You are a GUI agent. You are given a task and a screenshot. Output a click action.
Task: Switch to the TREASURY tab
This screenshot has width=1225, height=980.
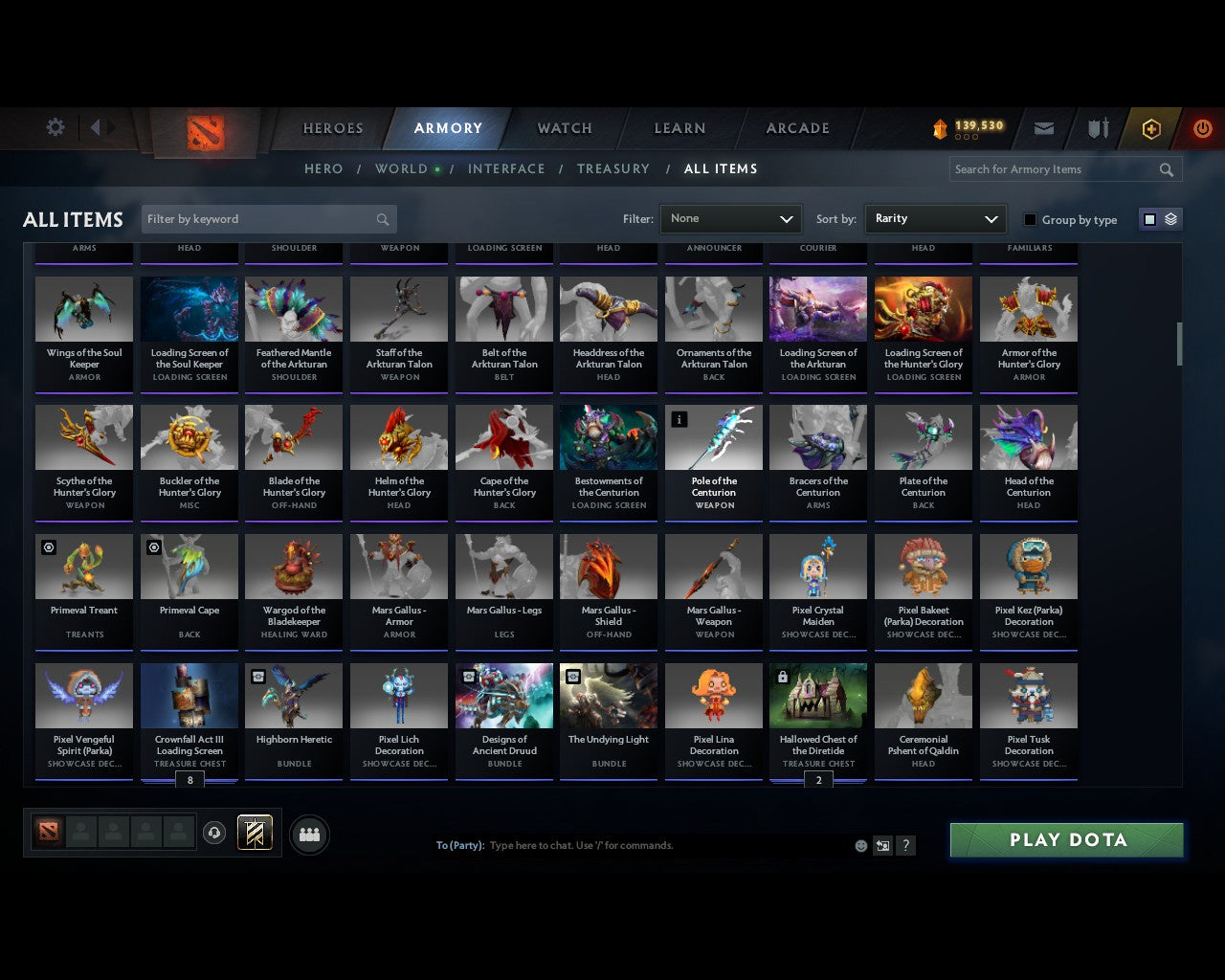tap(613, 168)
